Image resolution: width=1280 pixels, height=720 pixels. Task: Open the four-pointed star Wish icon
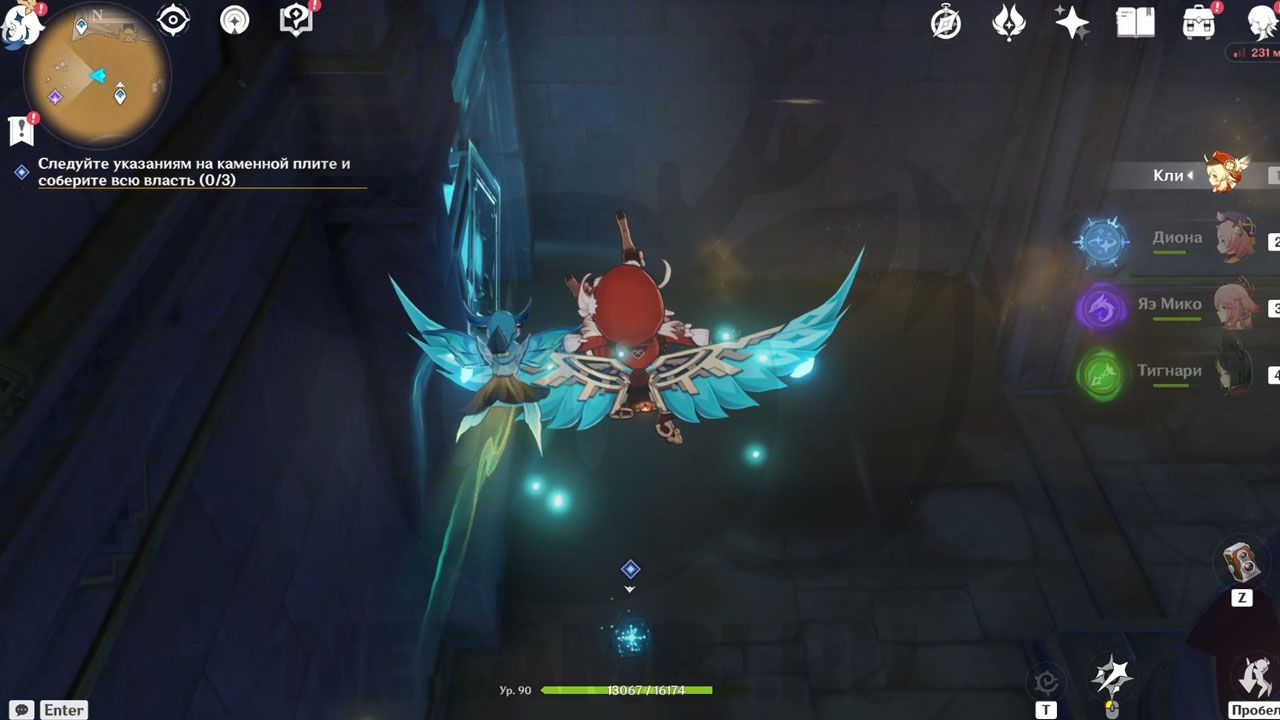1072,22
